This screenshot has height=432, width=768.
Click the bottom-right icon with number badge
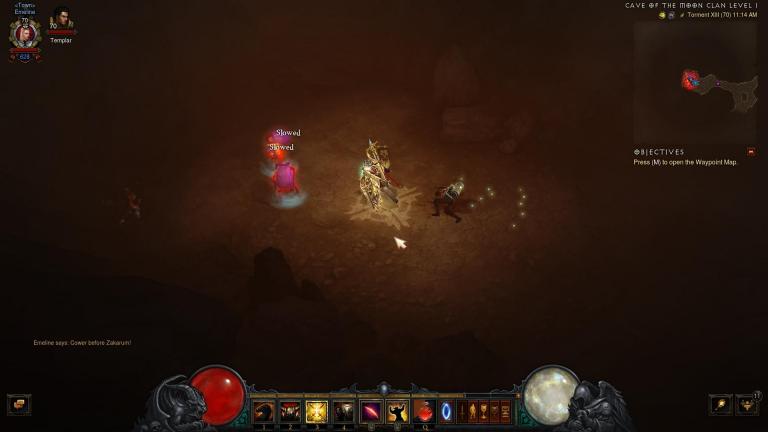(747, 404)
